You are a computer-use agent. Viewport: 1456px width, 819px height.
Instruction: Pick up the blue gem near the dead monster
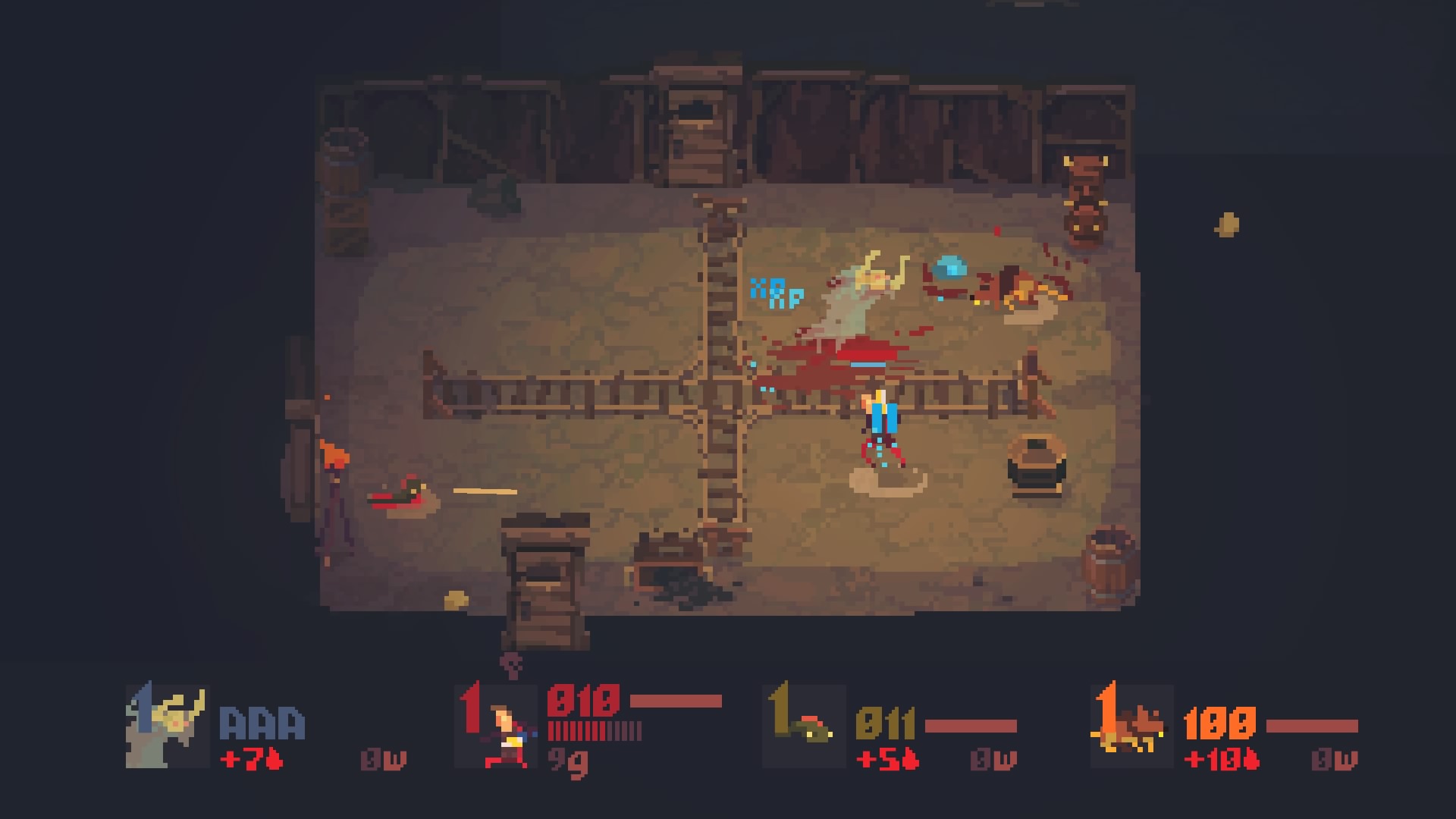pos(950,269)
